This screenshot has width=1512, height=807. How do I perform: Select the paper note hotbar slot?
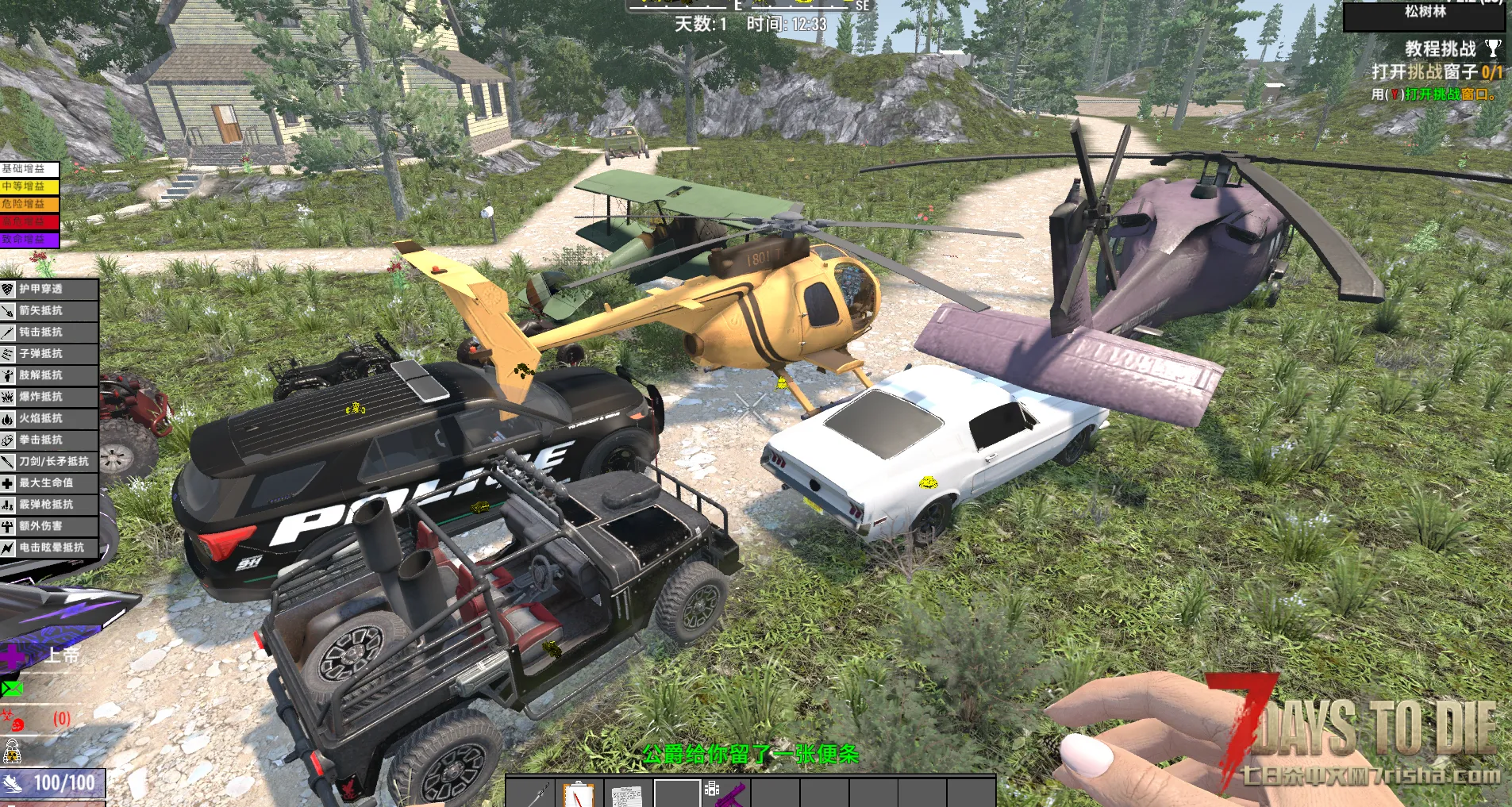click(627, 793)
